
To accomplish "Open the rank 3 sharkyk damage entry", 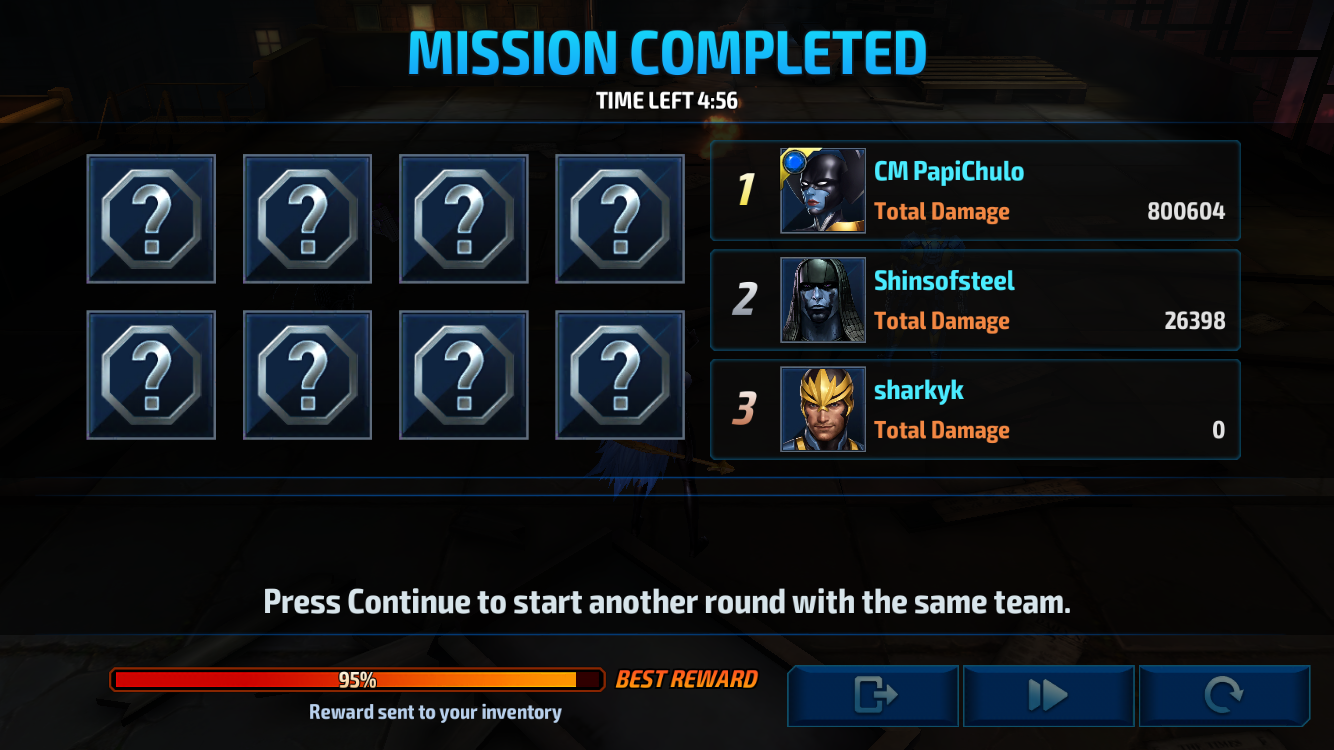I will tap(975, 408).
